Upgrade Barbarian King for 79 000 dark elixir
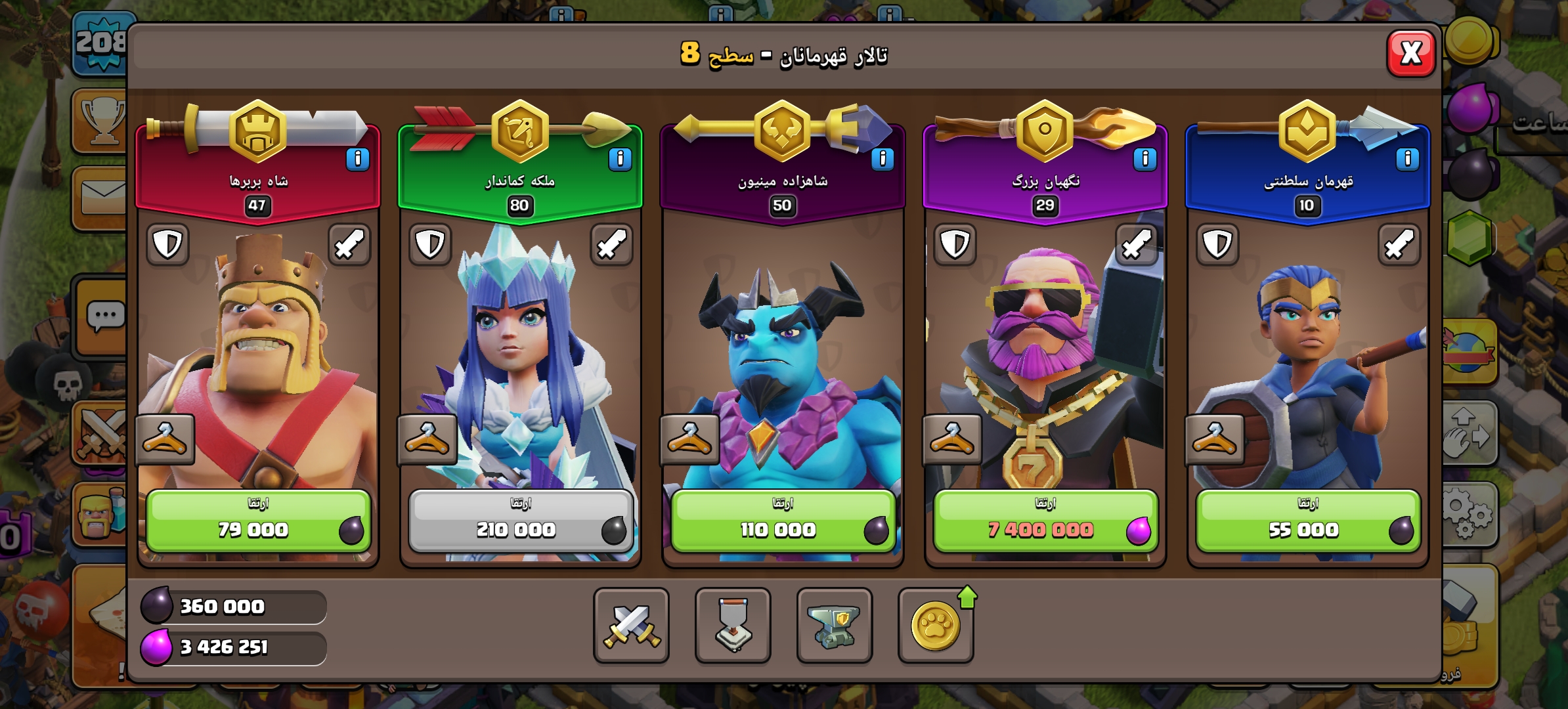Image resolution: width=1568 pixels, height=709 pixels. 258,521
